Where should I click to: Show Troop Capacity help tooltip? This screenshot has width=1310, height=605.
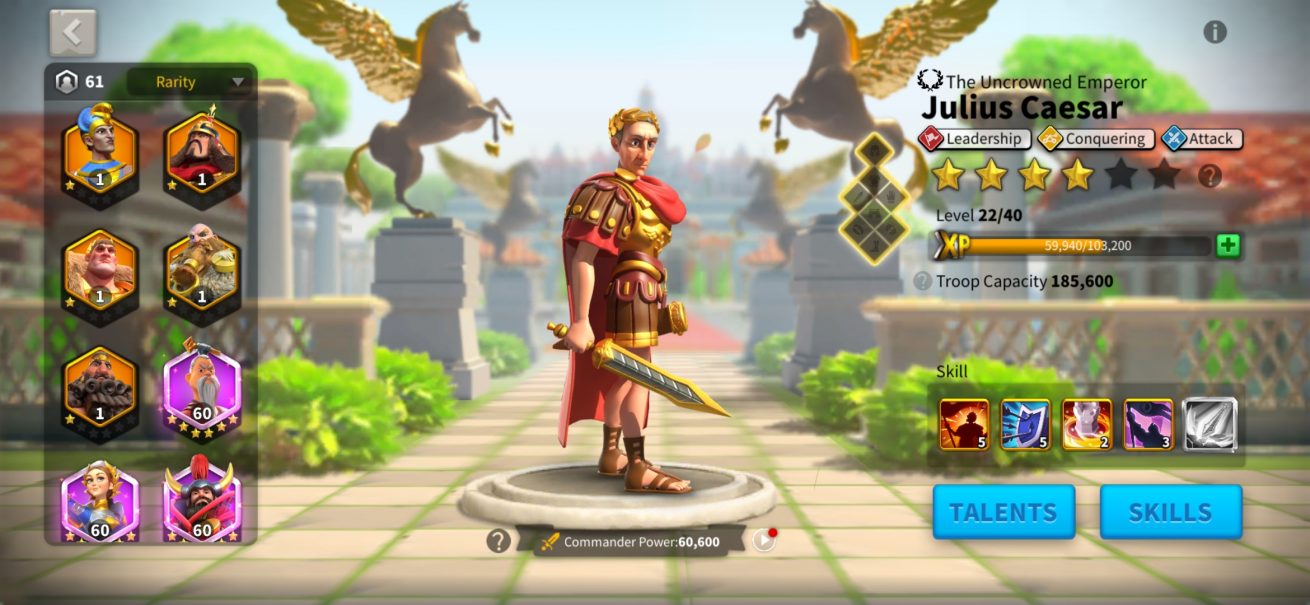922,282
